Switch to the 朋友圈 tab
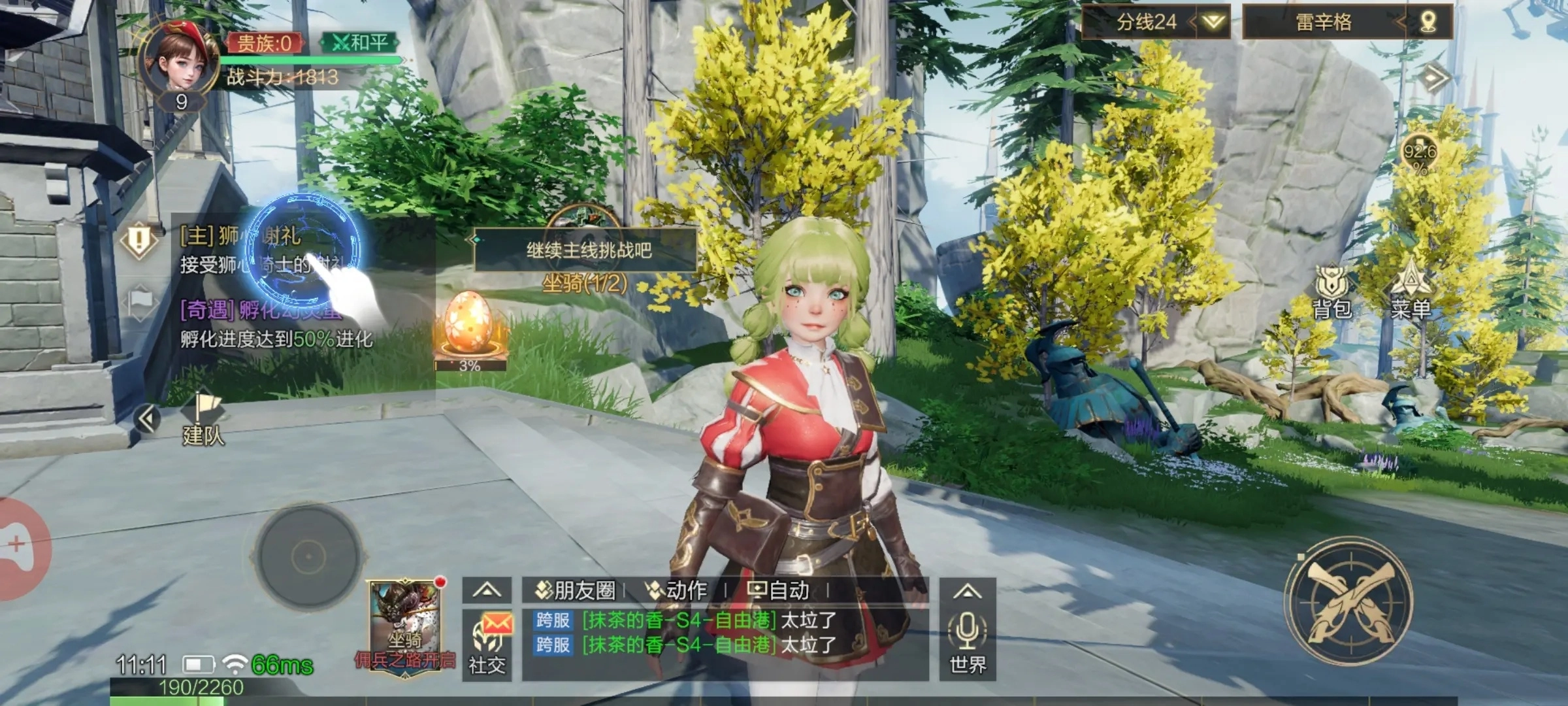 (x=576, y=591)
